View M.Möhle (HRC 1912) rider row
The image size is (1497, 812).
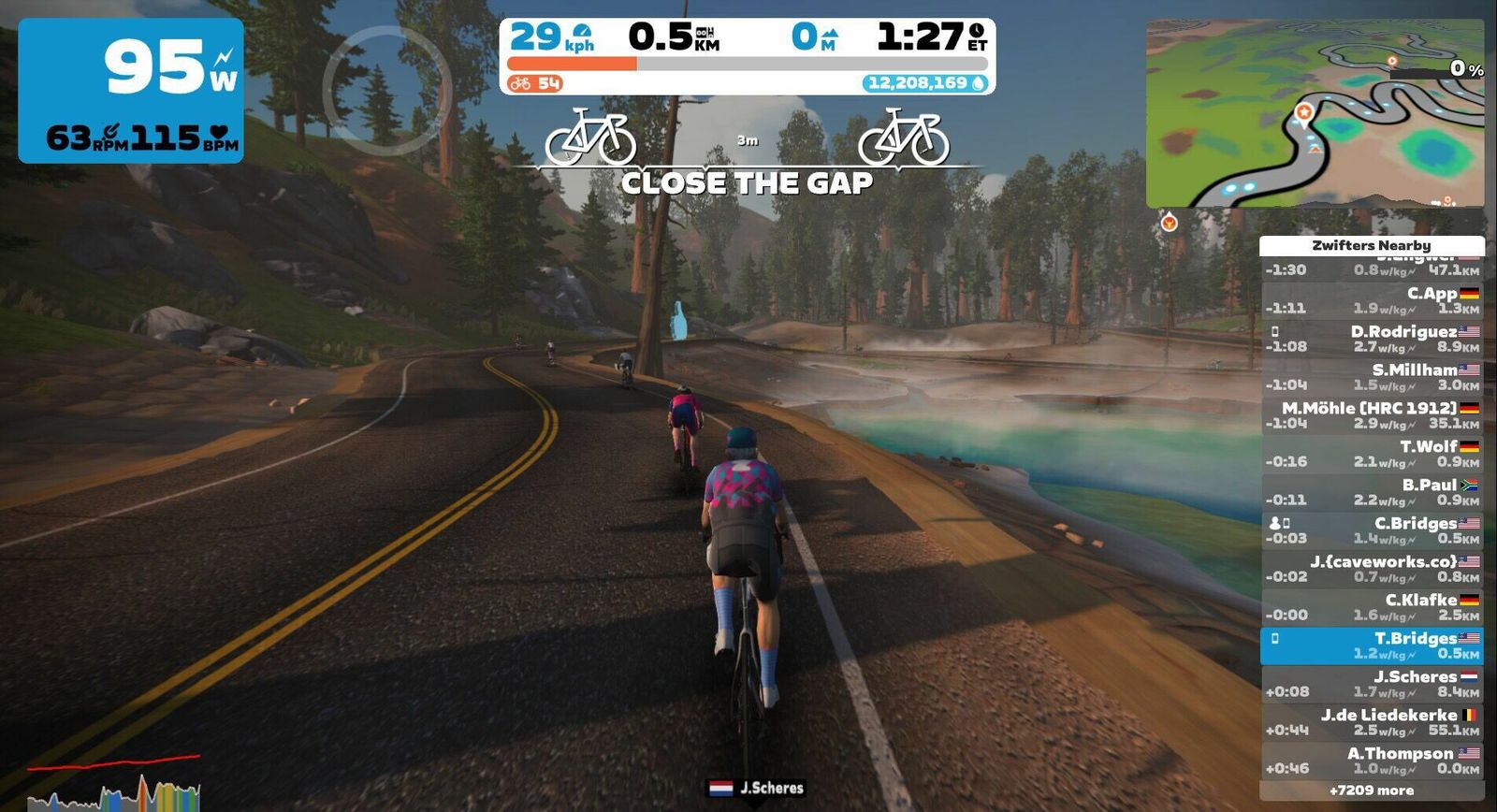(x=1372, y=415)
